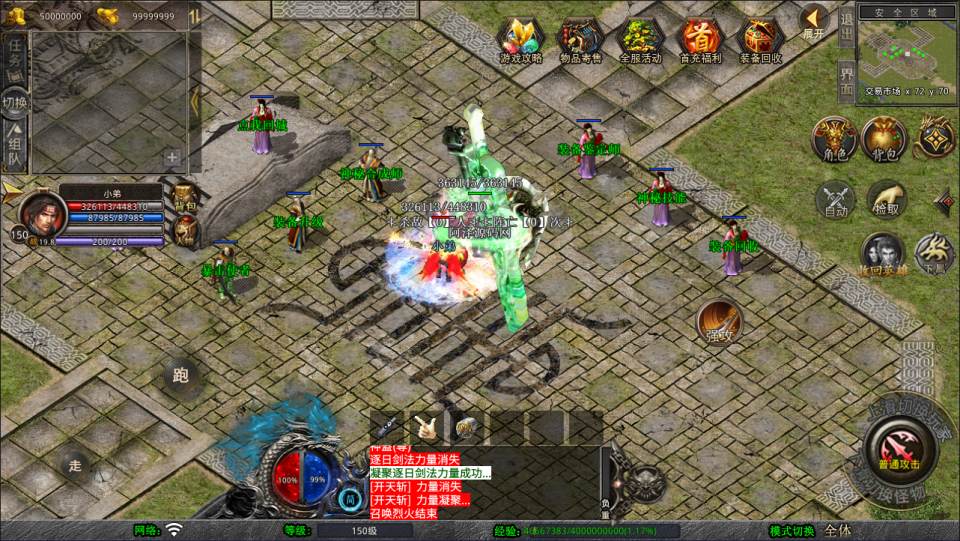Open the 装备回收 equipment recycle chest icon
The width and height of the screenshot is (960, 541).
(761, 38)
